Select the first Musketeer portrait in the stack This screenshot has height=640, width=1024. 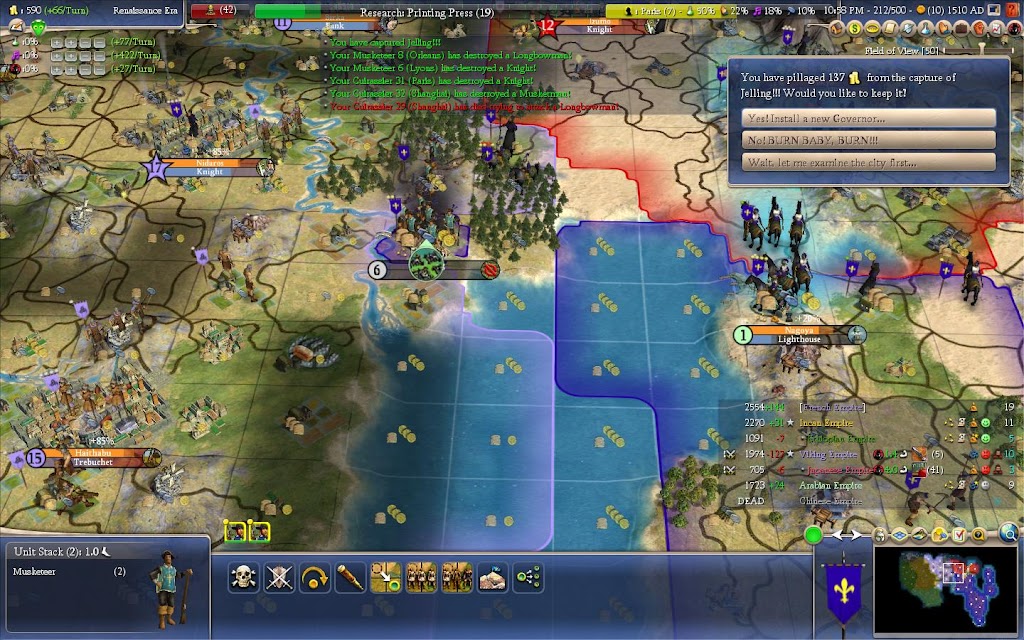click(x=234, y=531)
